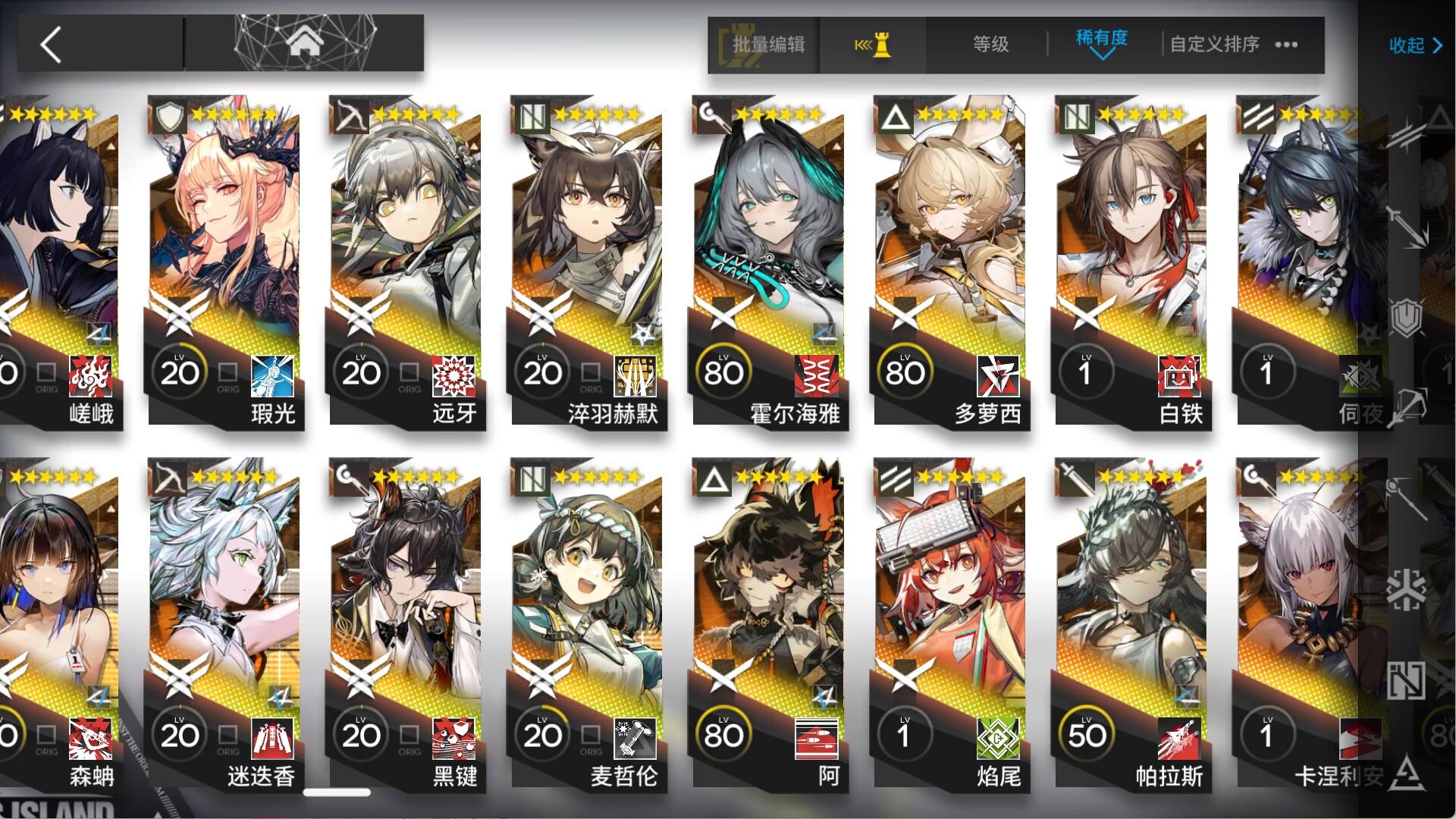Viewport: 1456px width, 819px height.
Task: Select the 自定义排序 sorting tab
Action: [x=1211, y=45]
